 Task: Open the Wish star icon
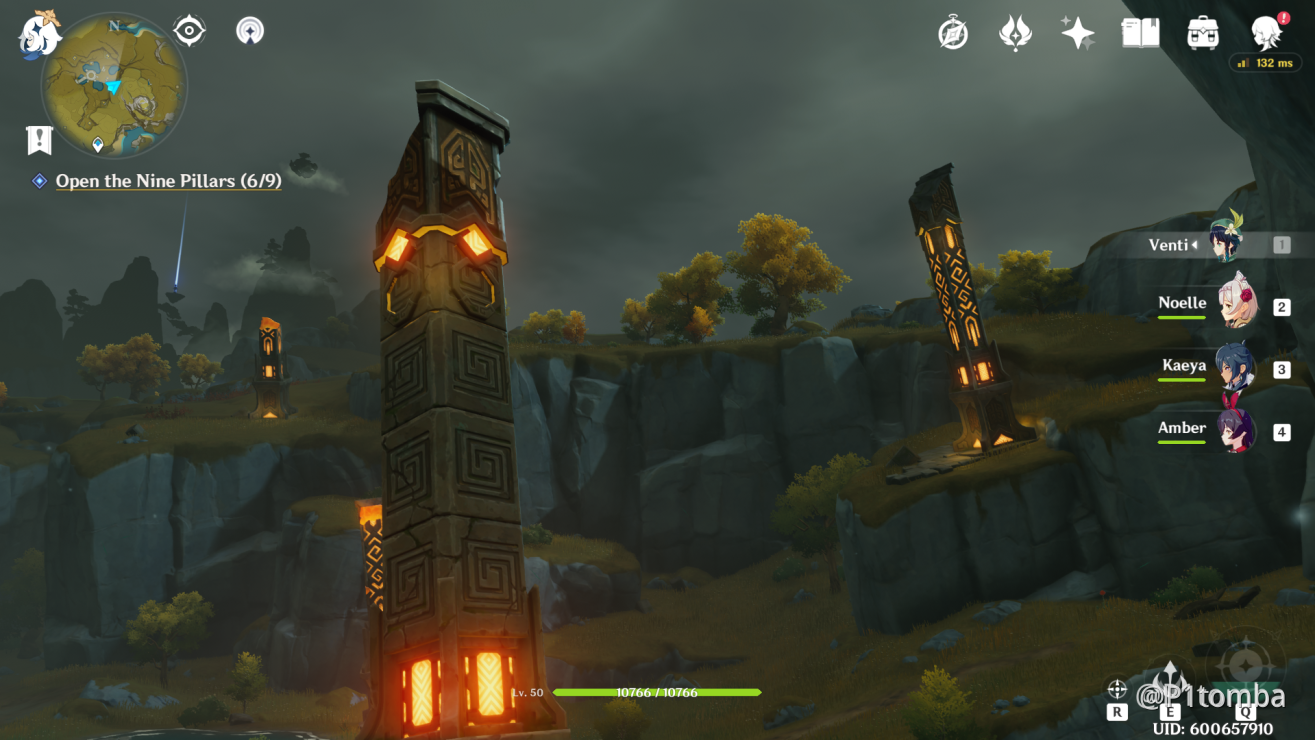point(1016,33)
